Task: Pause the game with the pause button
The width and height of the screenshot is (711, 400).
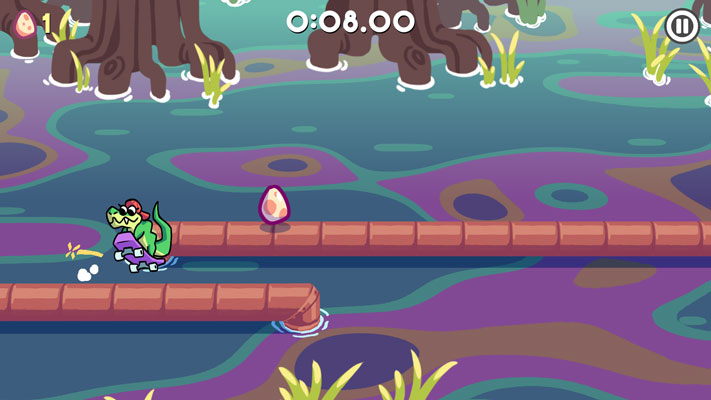Action: (682, 26)
